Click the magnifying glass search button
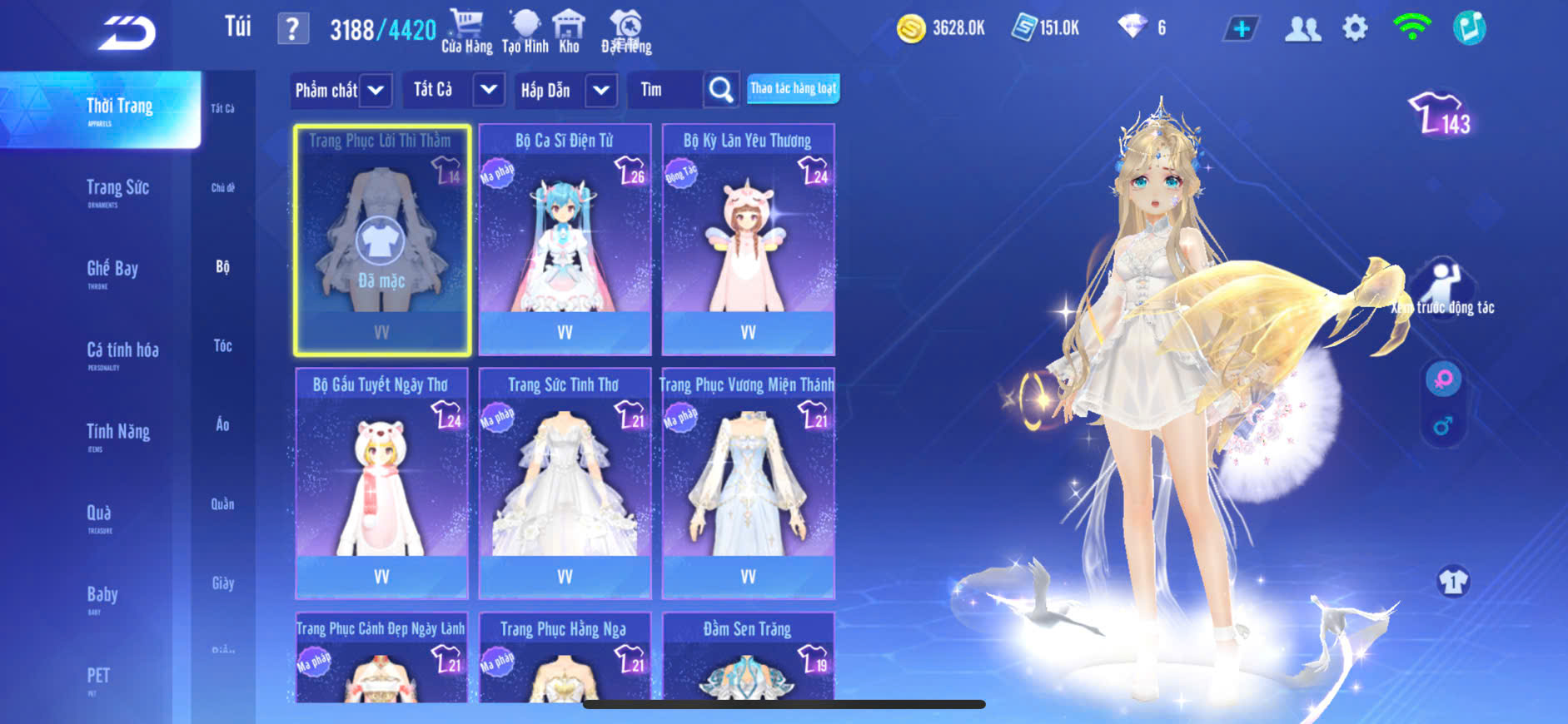This screenshot has height=724, width=1568. [x=721, y=90]
